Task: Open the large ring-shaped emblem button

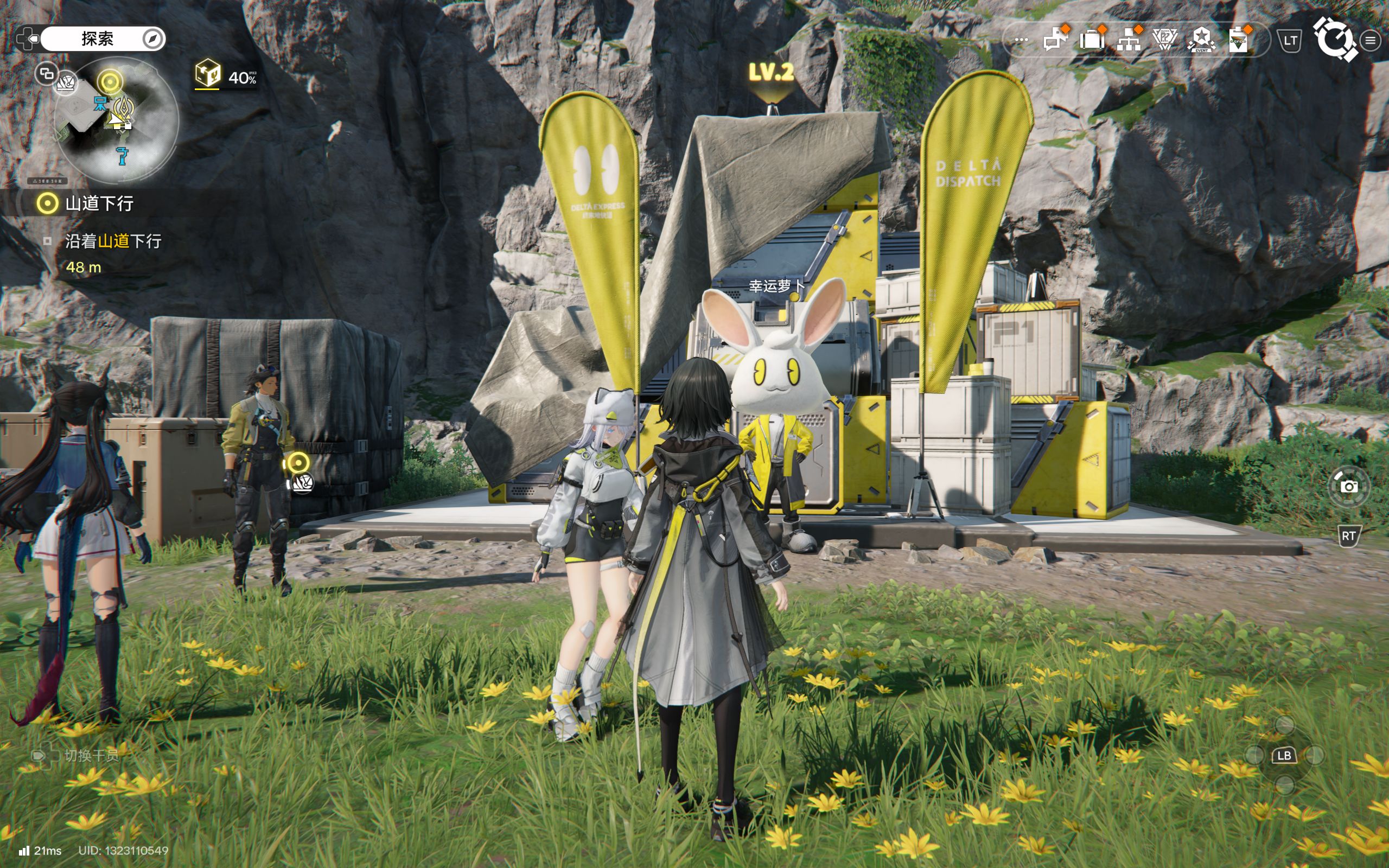Action: click(x=1335, y=39)
